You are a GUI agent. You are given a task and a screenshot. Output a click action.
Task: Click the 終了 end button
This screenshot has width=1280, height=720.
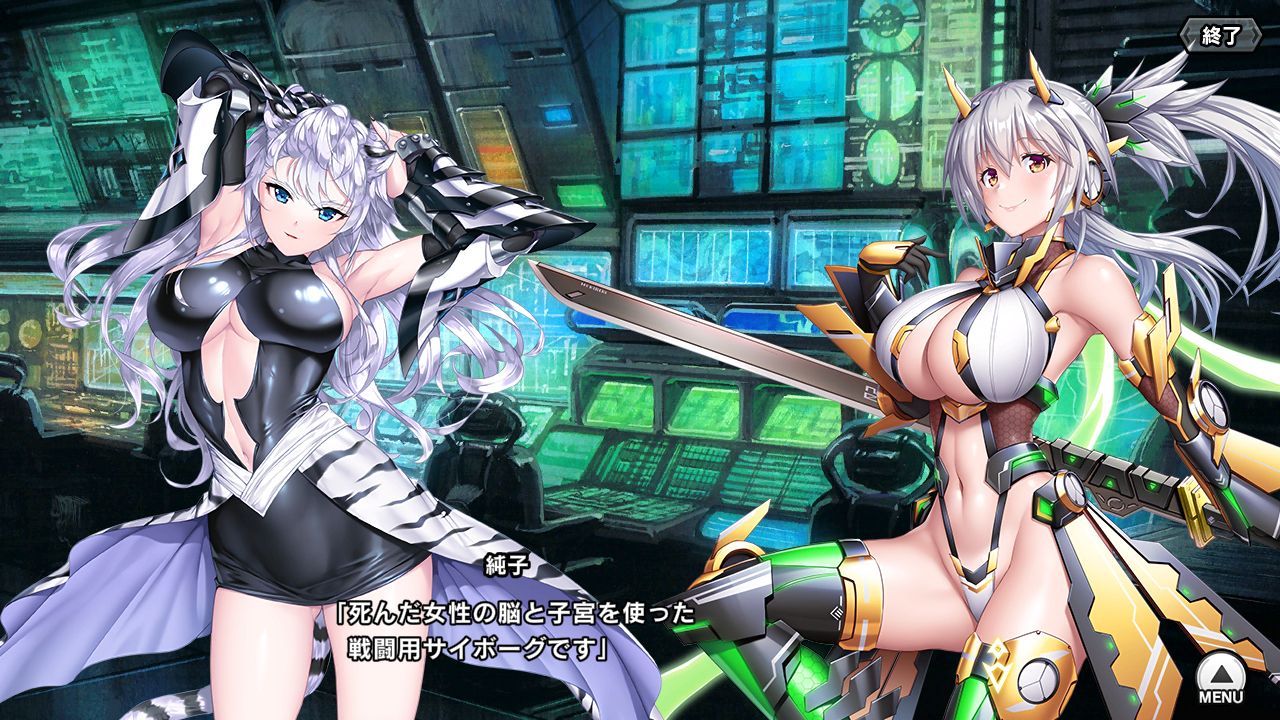coord(1220,36)
